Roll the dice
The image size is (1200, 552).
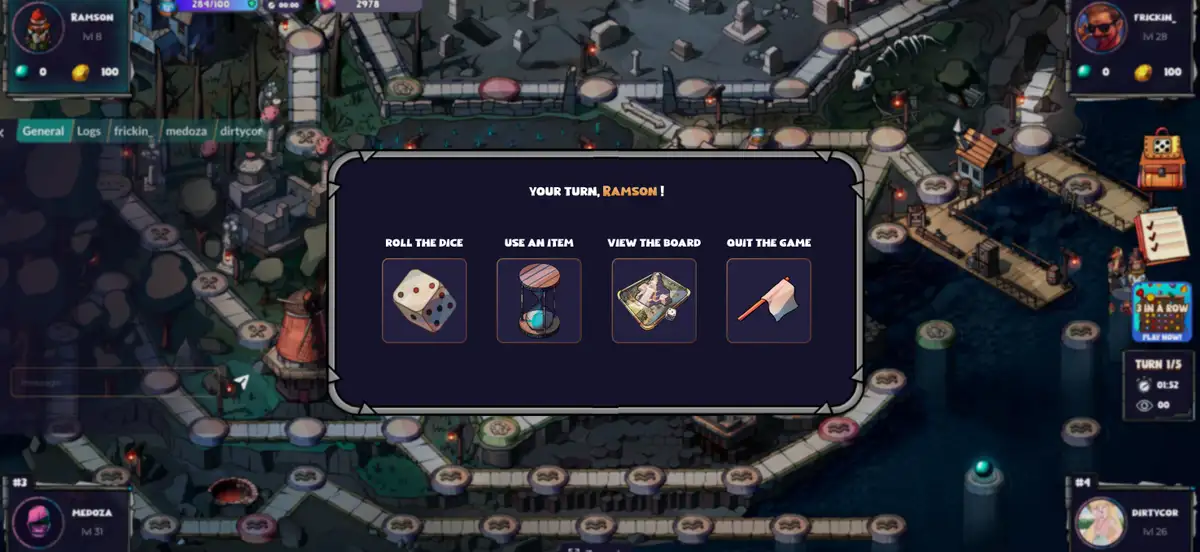(424, 301)
